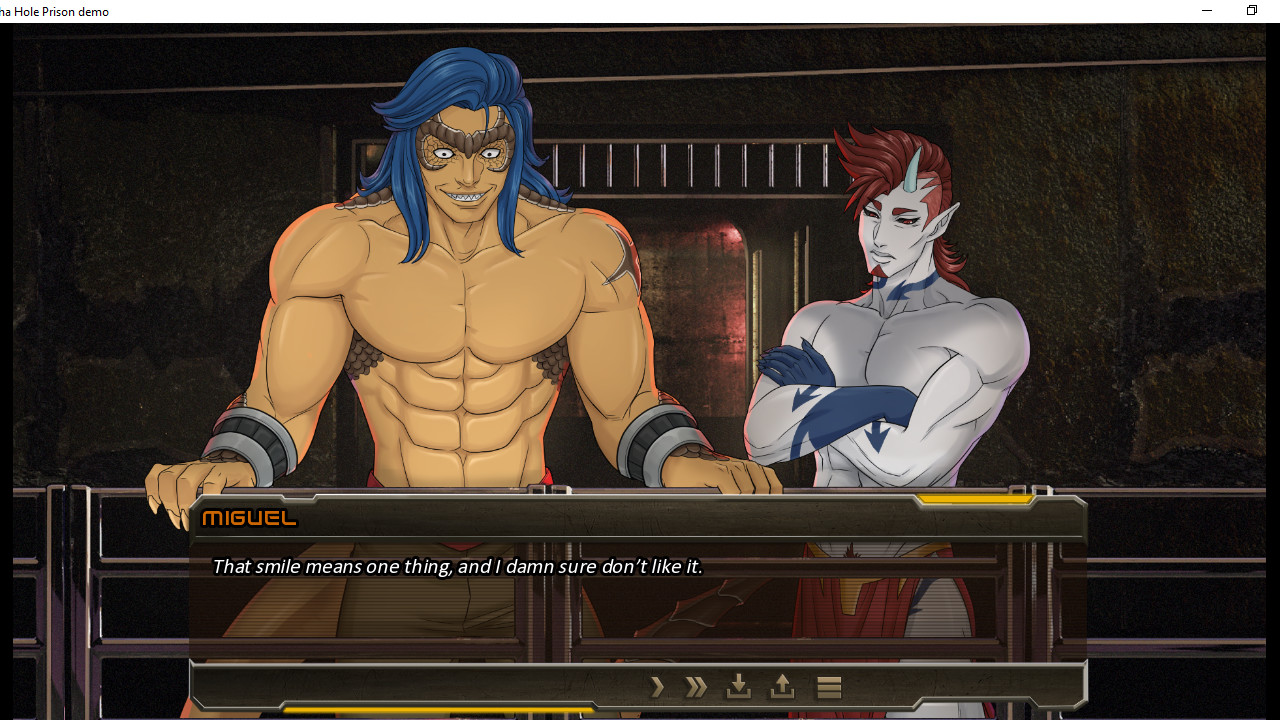Minimize the Hole Prison demo window

tap(1206, 10)
